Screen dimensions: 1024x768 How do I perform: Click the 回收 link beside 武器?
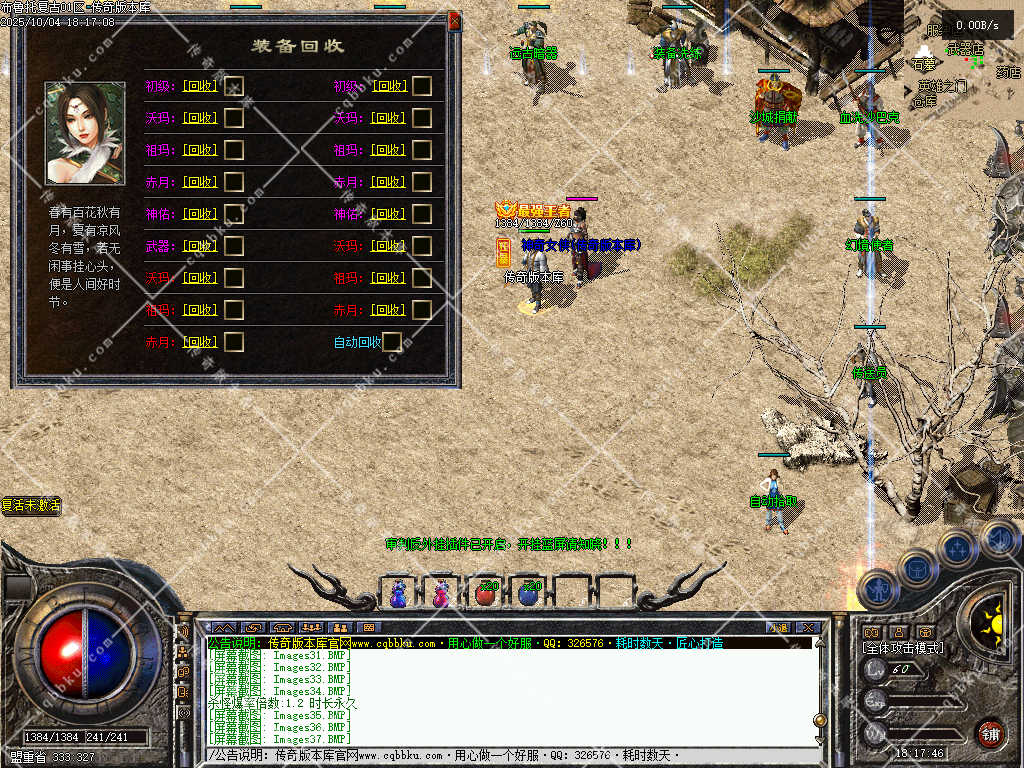tap(200, 246)
